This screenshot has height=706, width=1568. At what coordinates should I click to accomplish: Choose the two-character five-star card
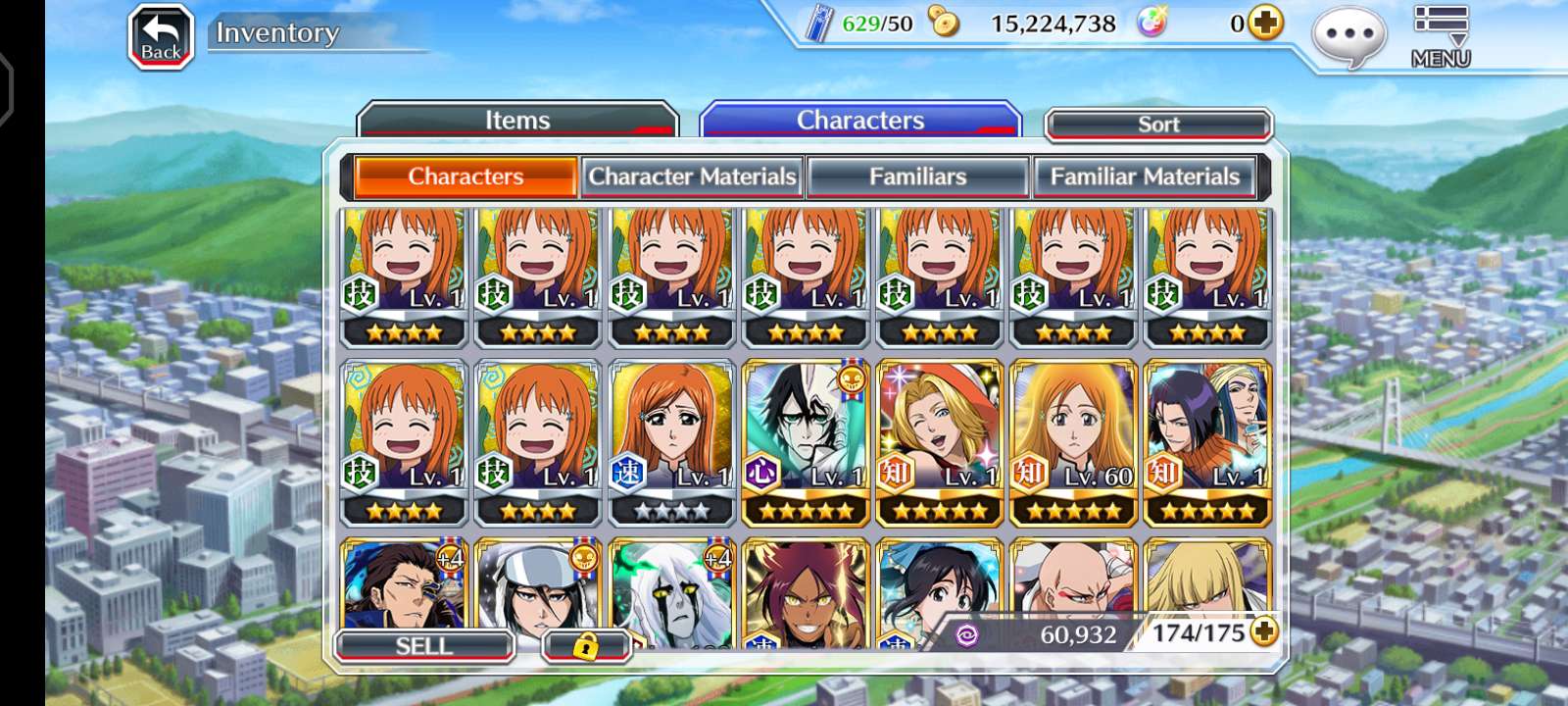[x=1207, y=441]
